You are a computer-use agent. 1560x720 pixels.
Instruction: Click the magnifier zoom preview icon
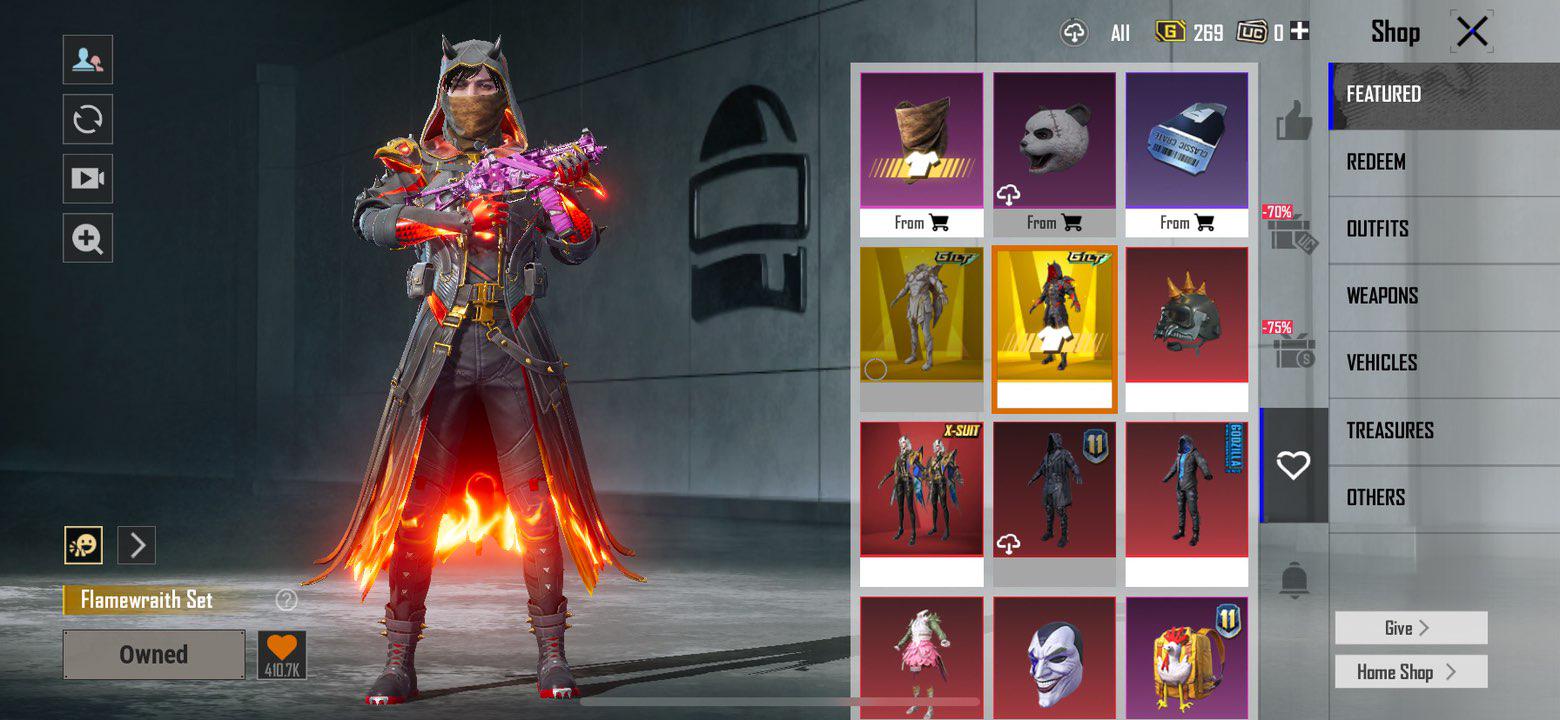coord(88,239)
